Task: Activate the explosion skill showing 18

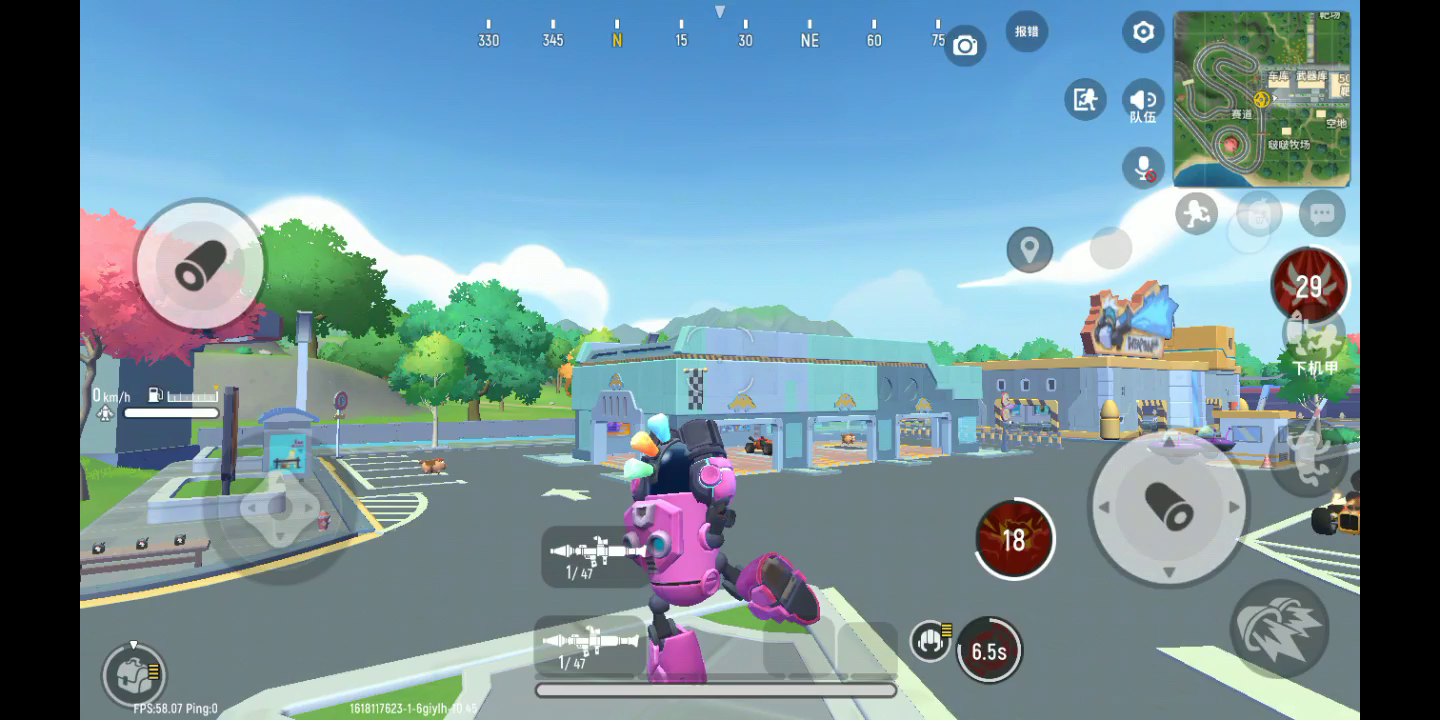Action: click(1014, 539)
